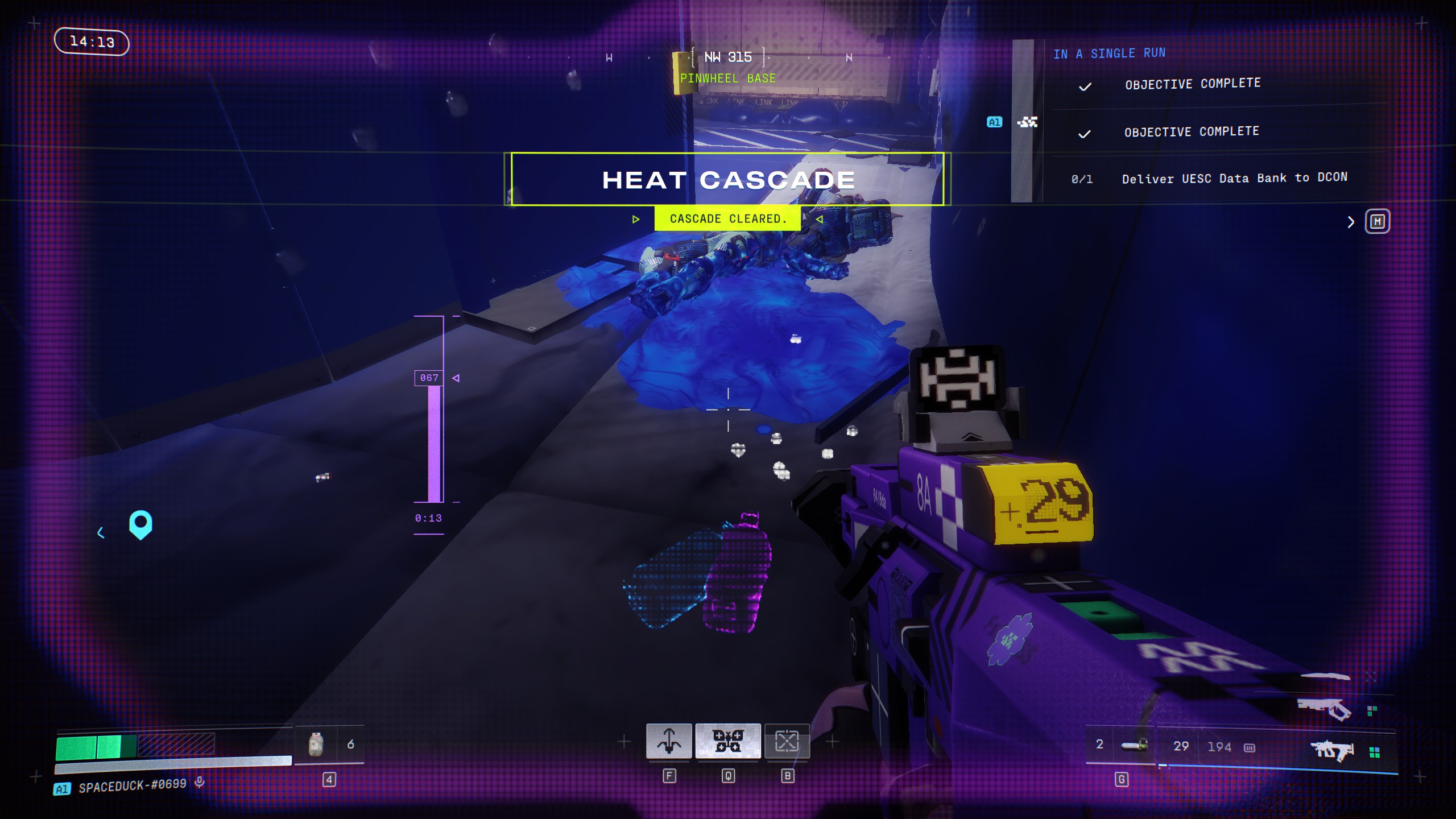Select the pixelated faction icon beside the objectives
Screen dimensions: 1456x819
[x=1027, y=122]
